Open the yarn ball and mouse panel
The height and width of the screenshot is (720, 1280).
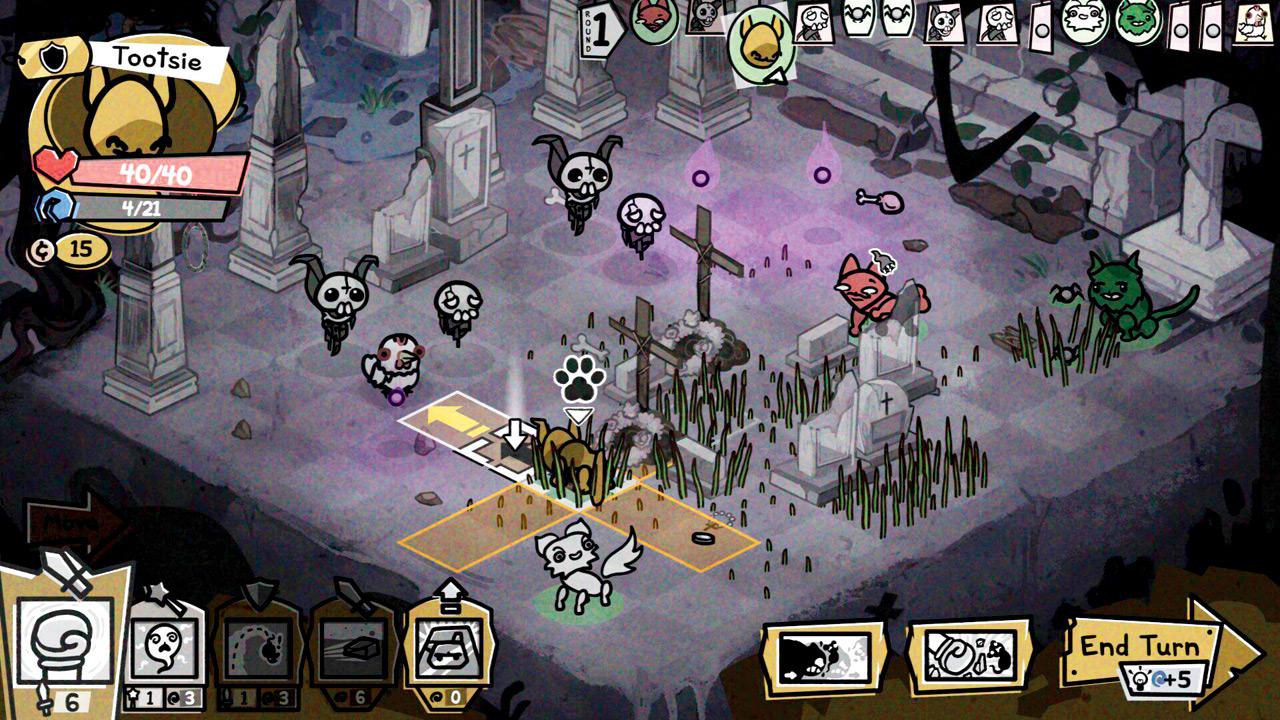[968, 657]
